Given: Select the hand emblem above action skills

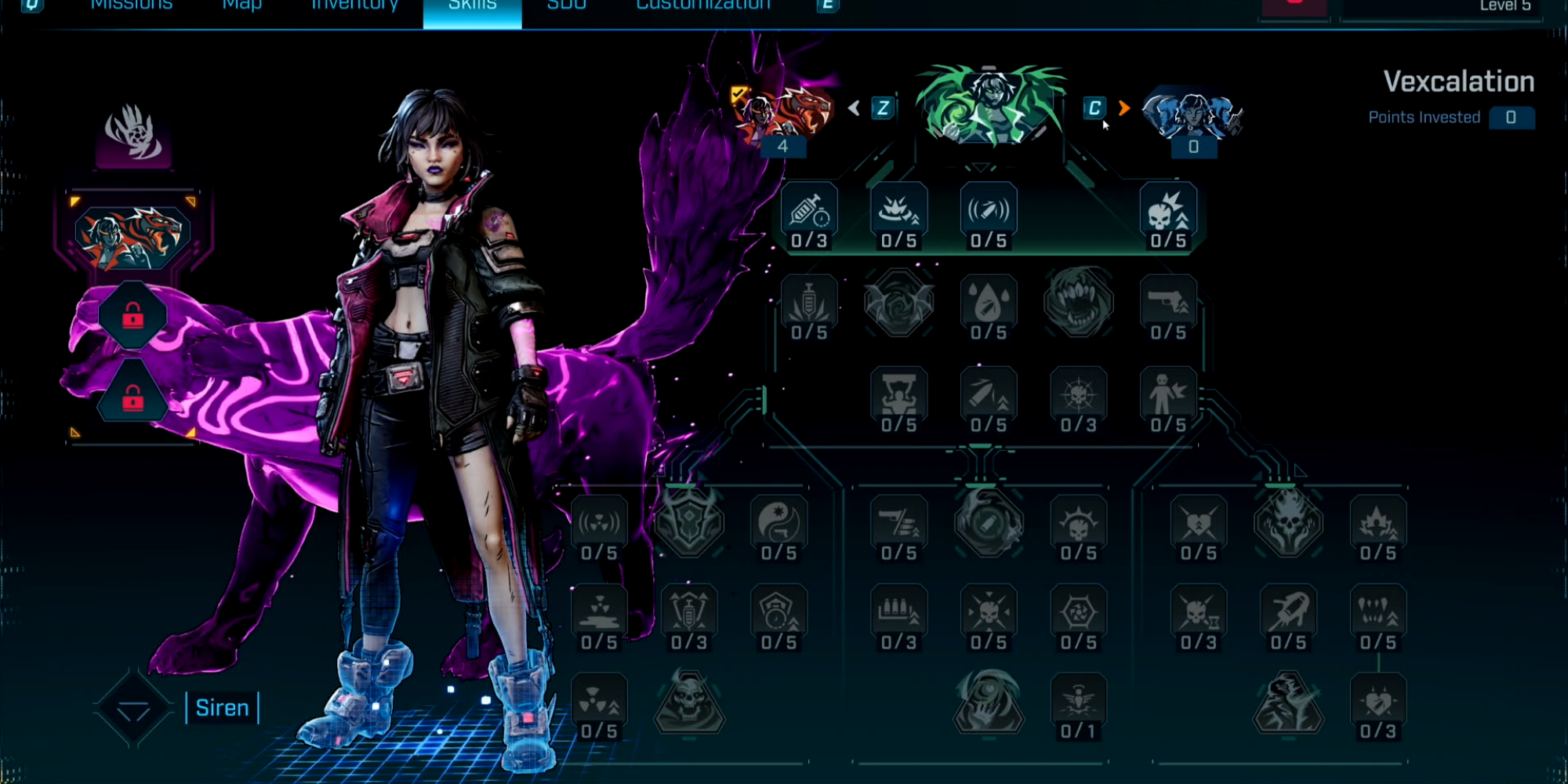Looking at the screenshot, I should click(x=133, y=135).
